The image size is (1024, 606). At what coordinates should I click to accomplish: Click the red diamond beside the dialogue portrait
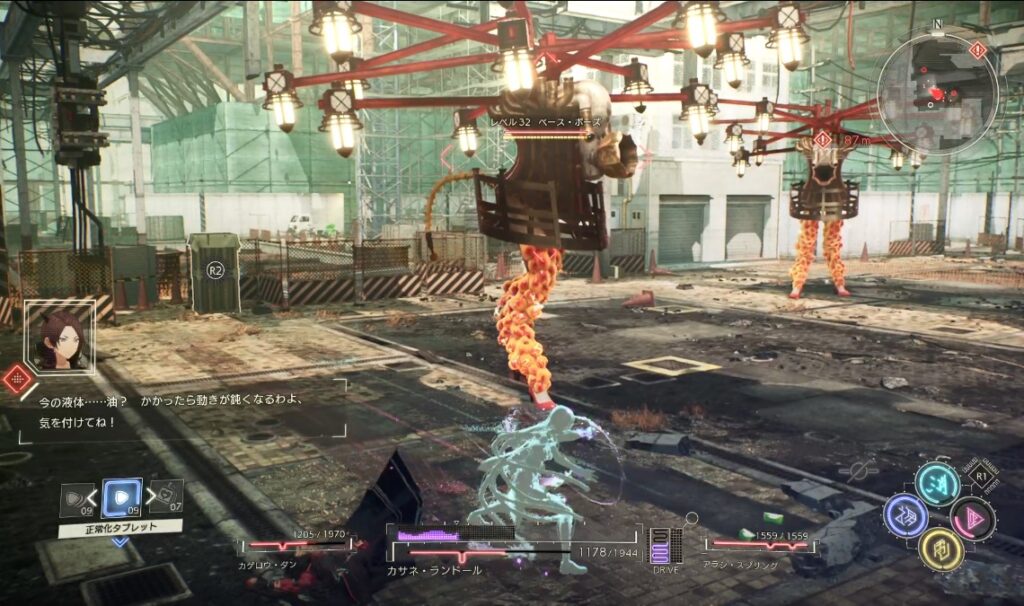17,379
